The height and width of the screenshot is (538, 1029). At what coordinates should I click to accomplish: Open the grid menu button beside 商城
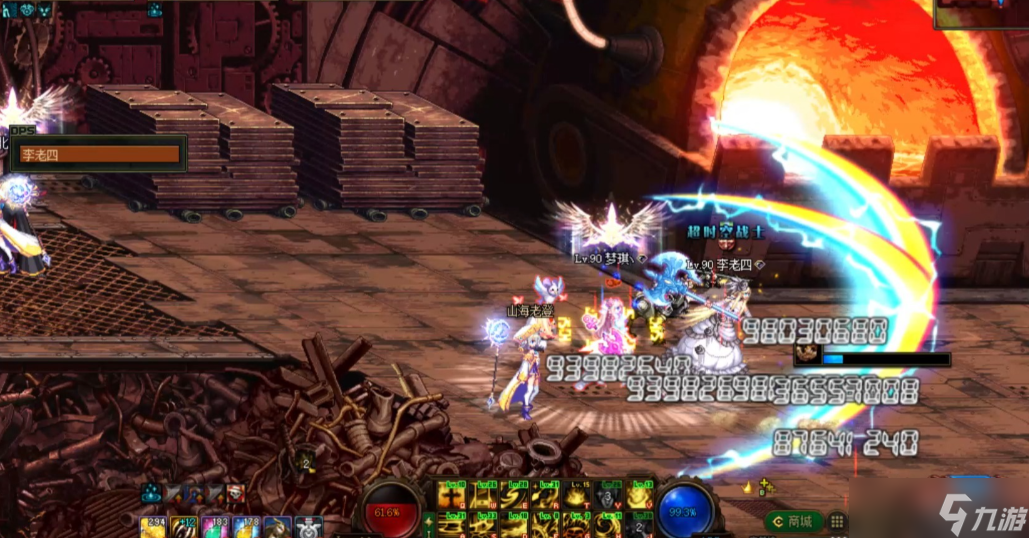838,521
